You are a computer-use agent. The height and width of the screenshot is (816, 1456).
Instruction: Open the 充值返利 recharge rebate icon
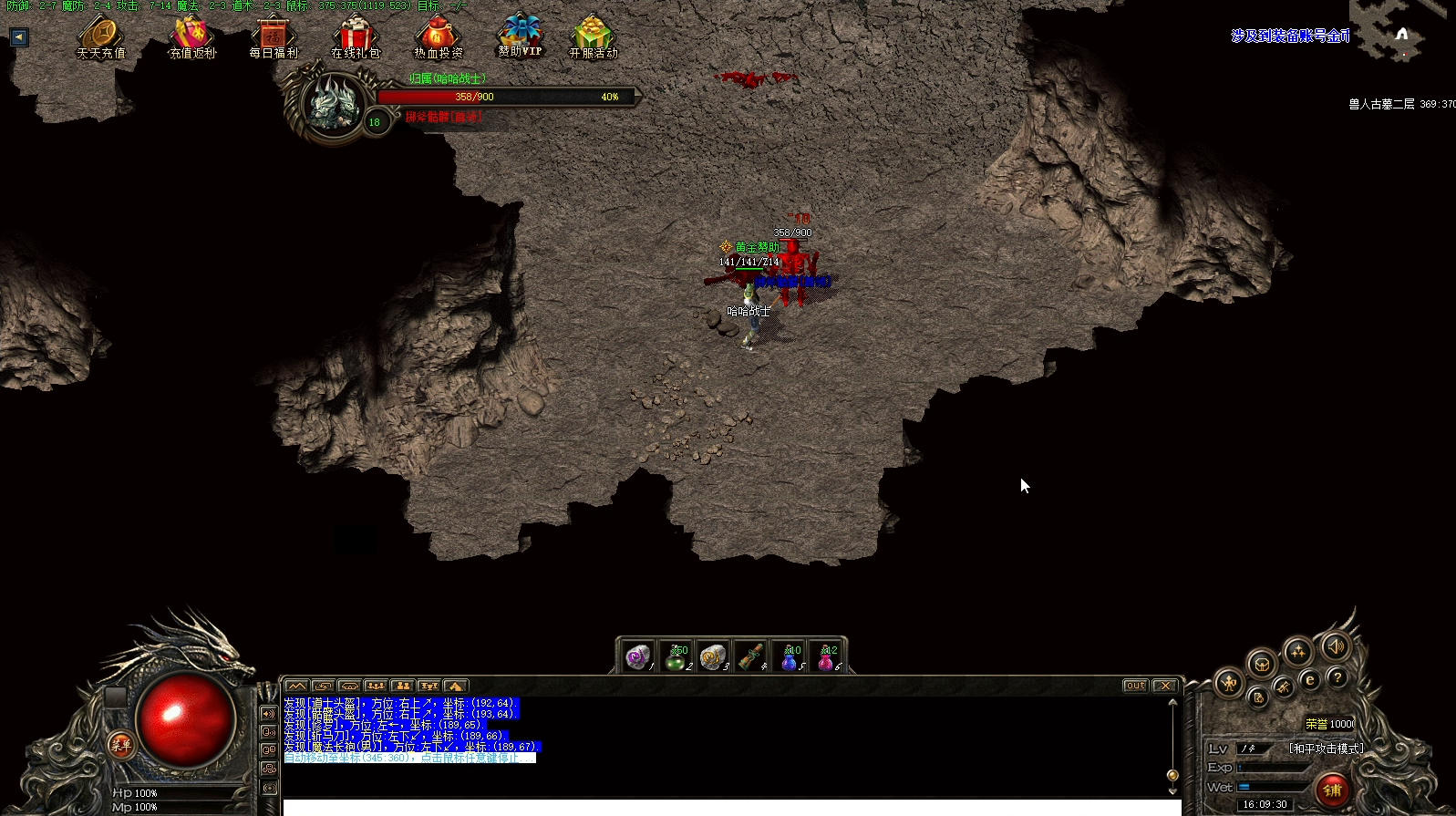pyautogui.click(x=191, y=37)
